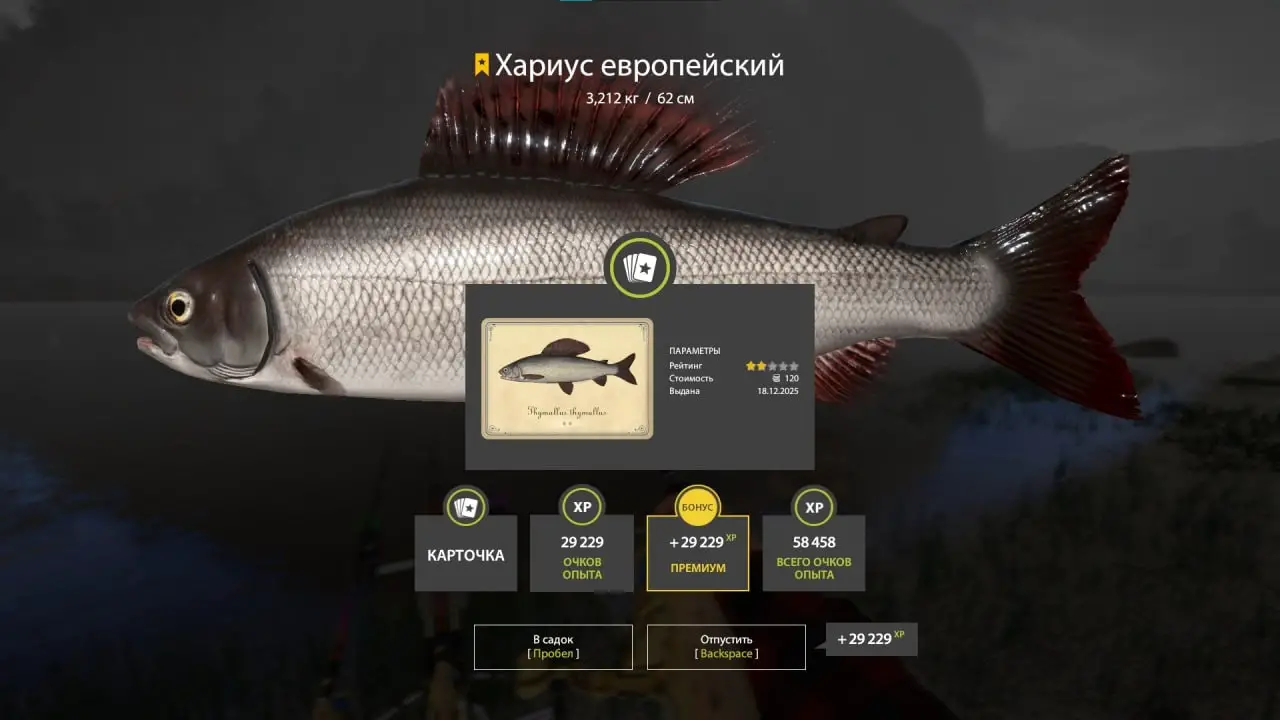The image size is (1280, 720).
Task: Click the XP badge above 58 458 total experience
Action: 813,508
